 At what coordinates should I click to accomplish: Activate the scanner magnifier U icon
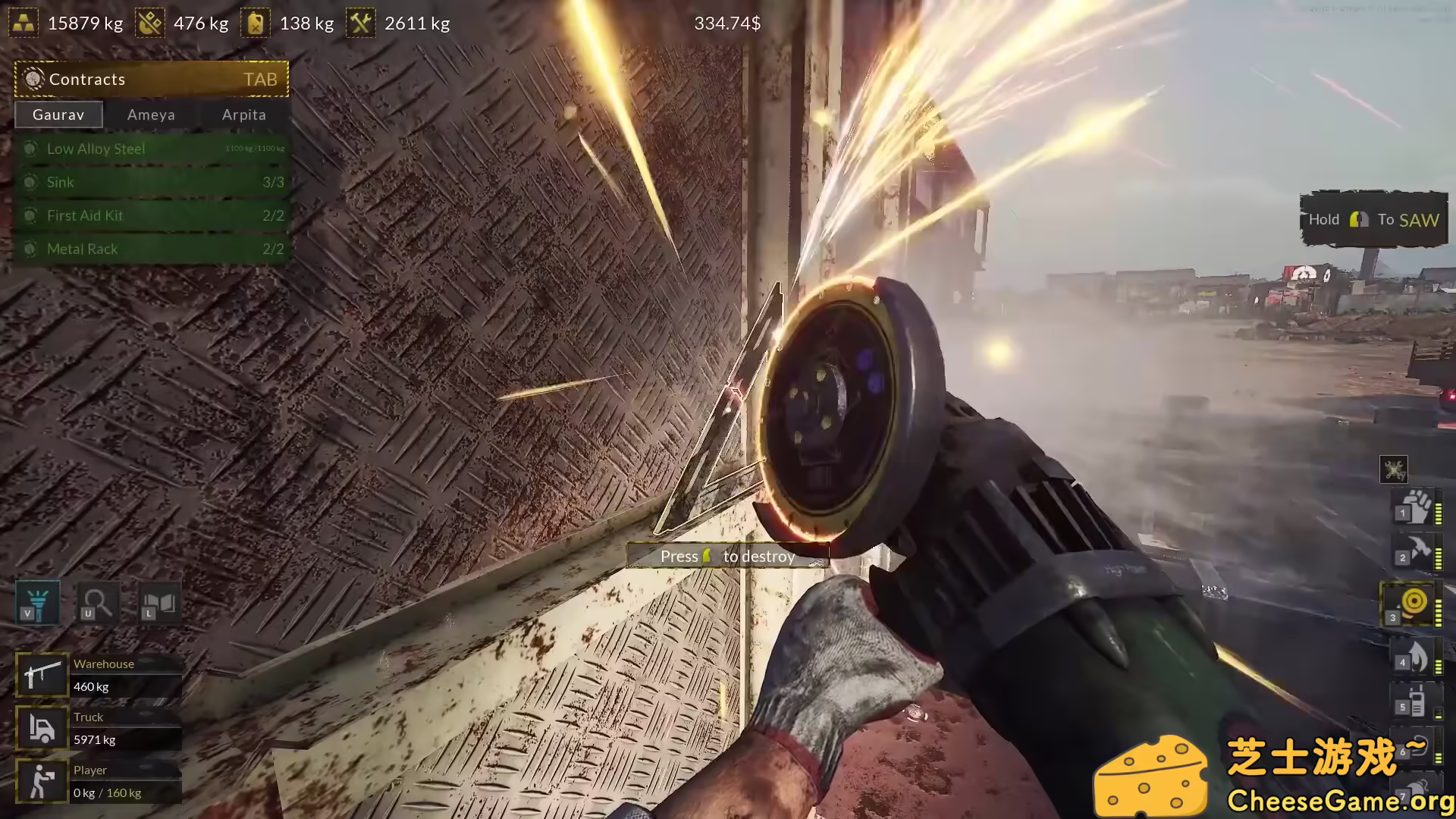pos(98,604)
